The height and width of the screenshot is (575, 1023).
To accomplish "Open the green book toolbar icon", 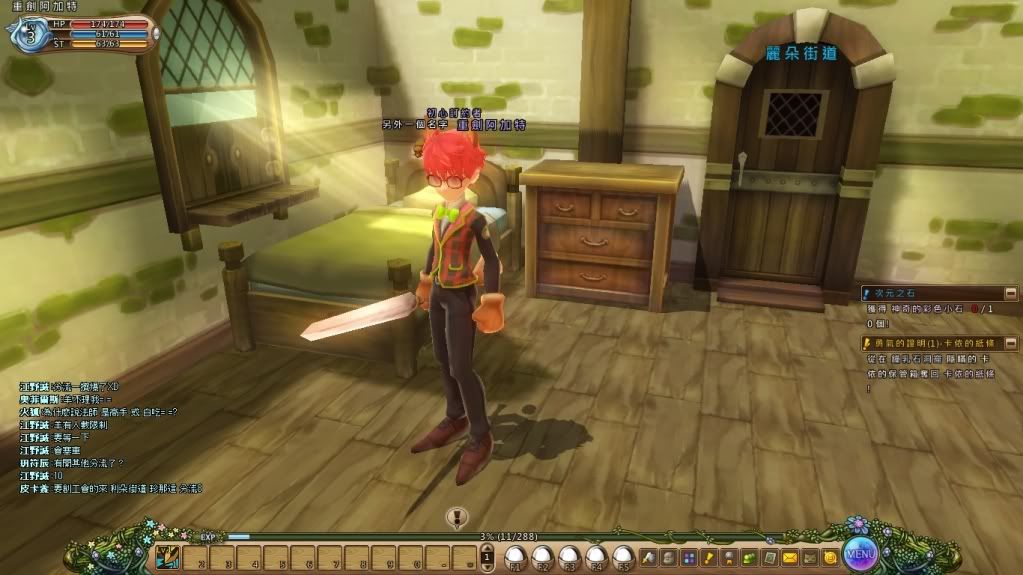I will click(x=769, y=557).
